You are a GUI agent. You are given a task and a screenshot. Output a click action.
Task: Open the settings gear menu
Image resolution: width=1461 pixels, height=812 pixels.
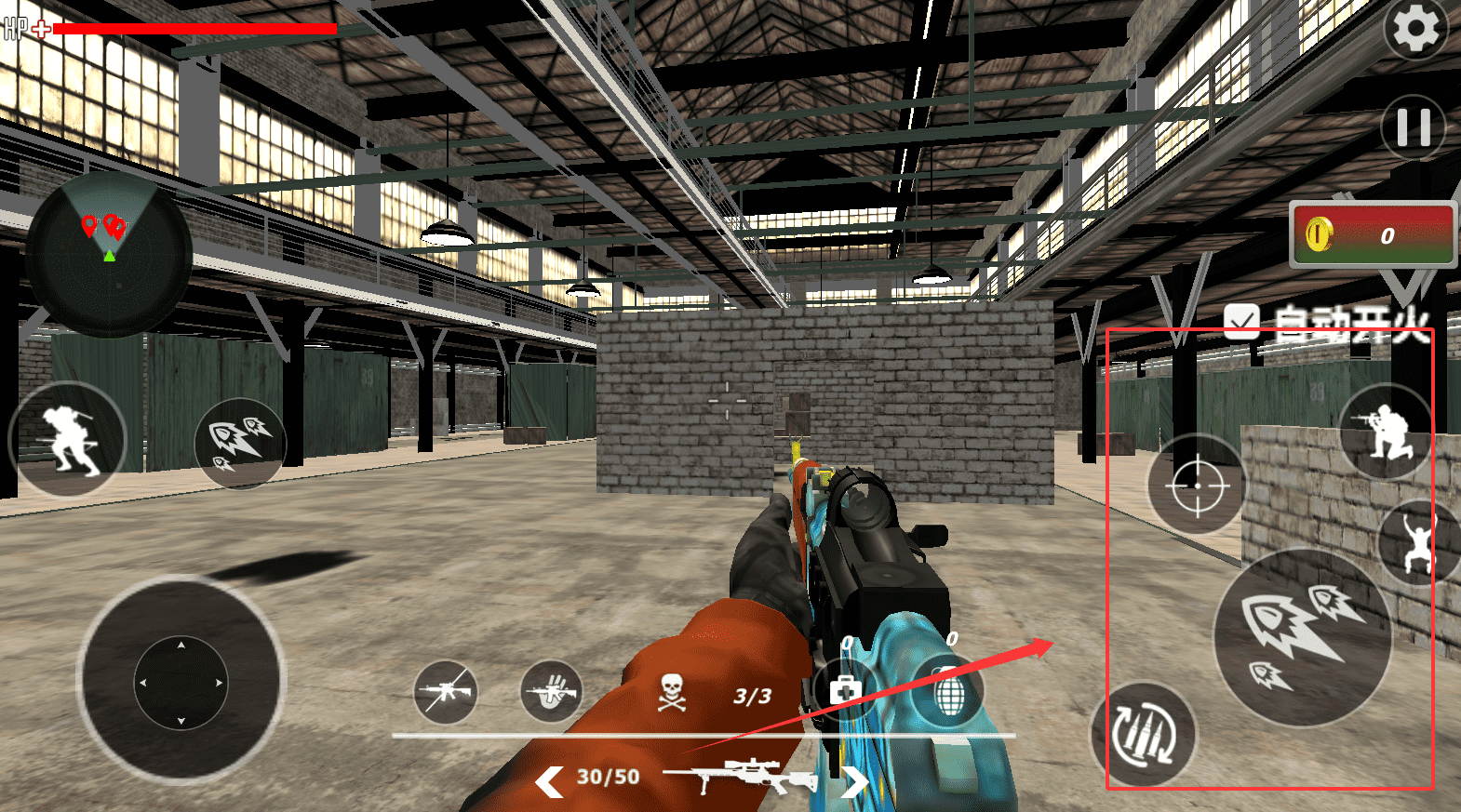pos(1415,29)
